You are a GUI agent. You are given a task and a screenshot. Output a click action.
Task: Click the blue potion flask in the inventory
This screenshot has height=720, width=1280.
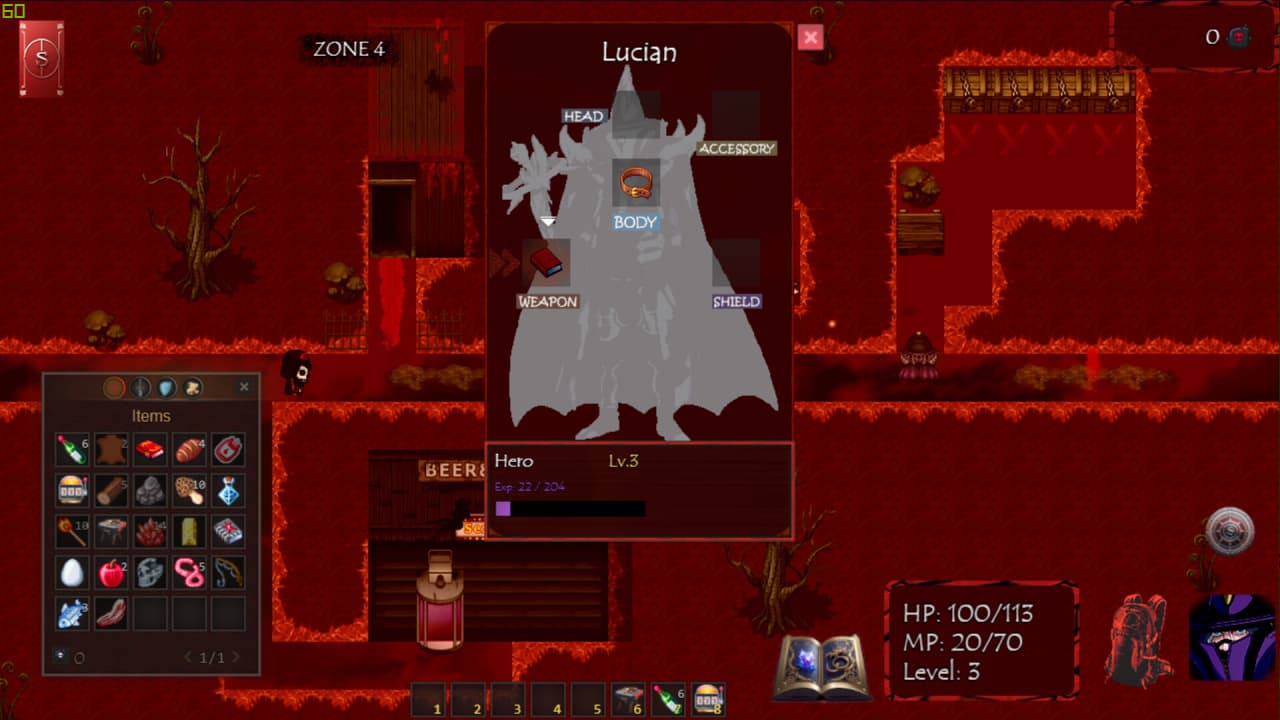click(228, 490)
